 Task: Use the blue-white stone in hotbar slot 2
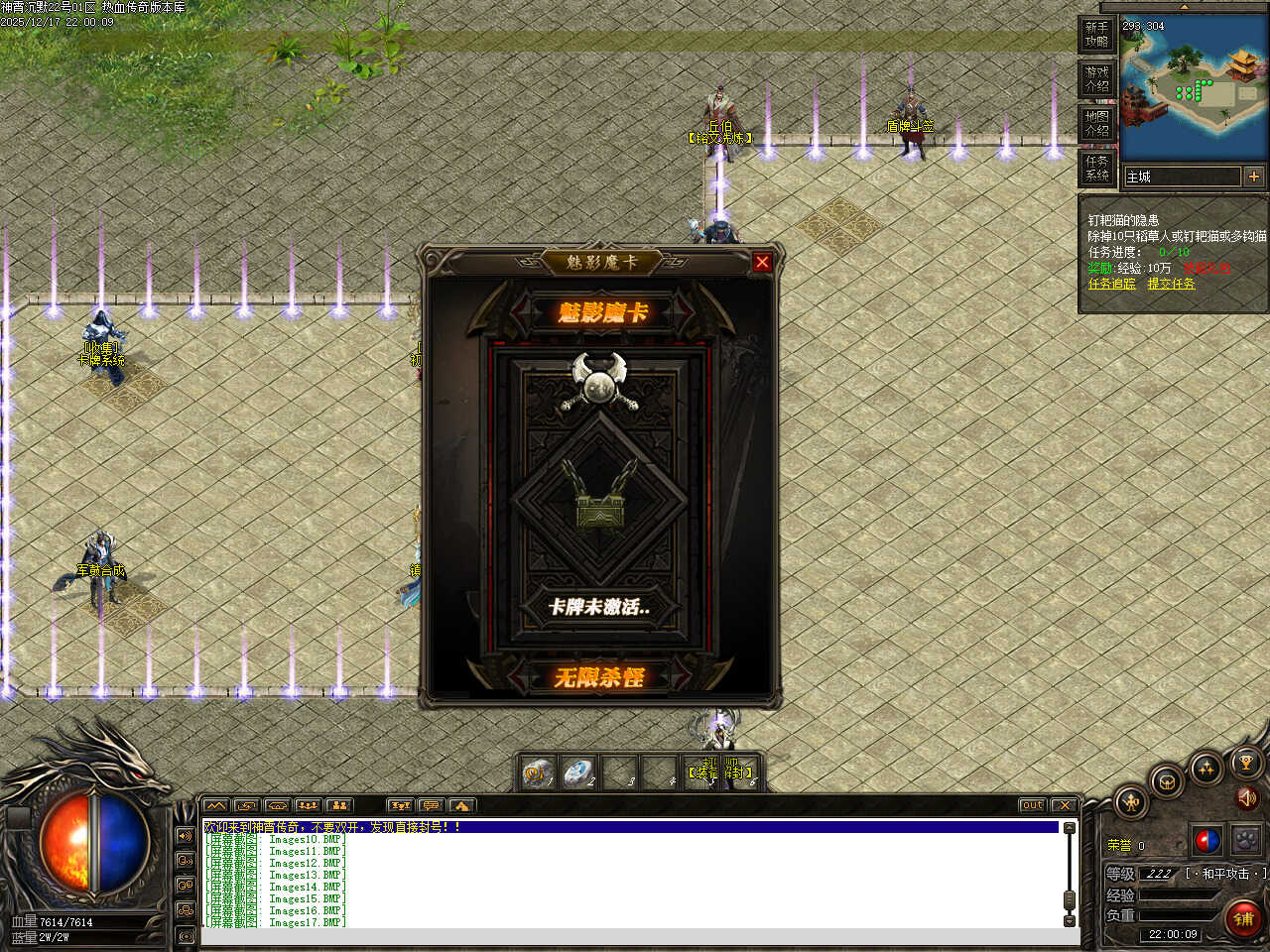pyautogui.click(x=577, y=773)
